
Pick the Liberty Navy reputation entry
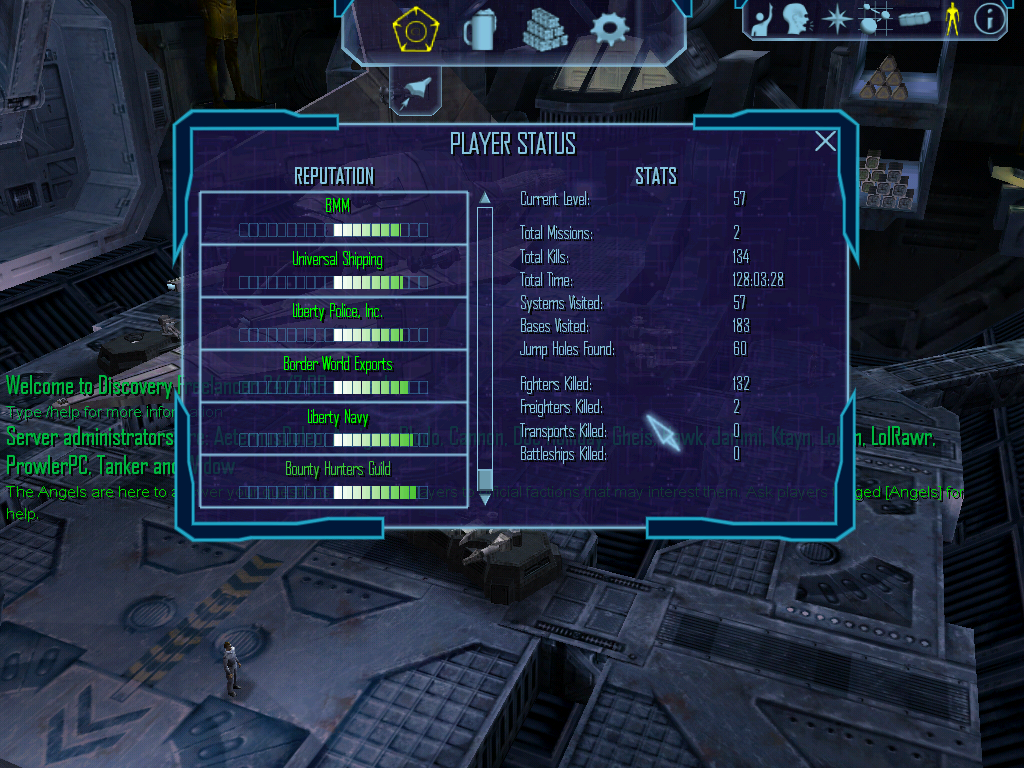pos(334,428)
